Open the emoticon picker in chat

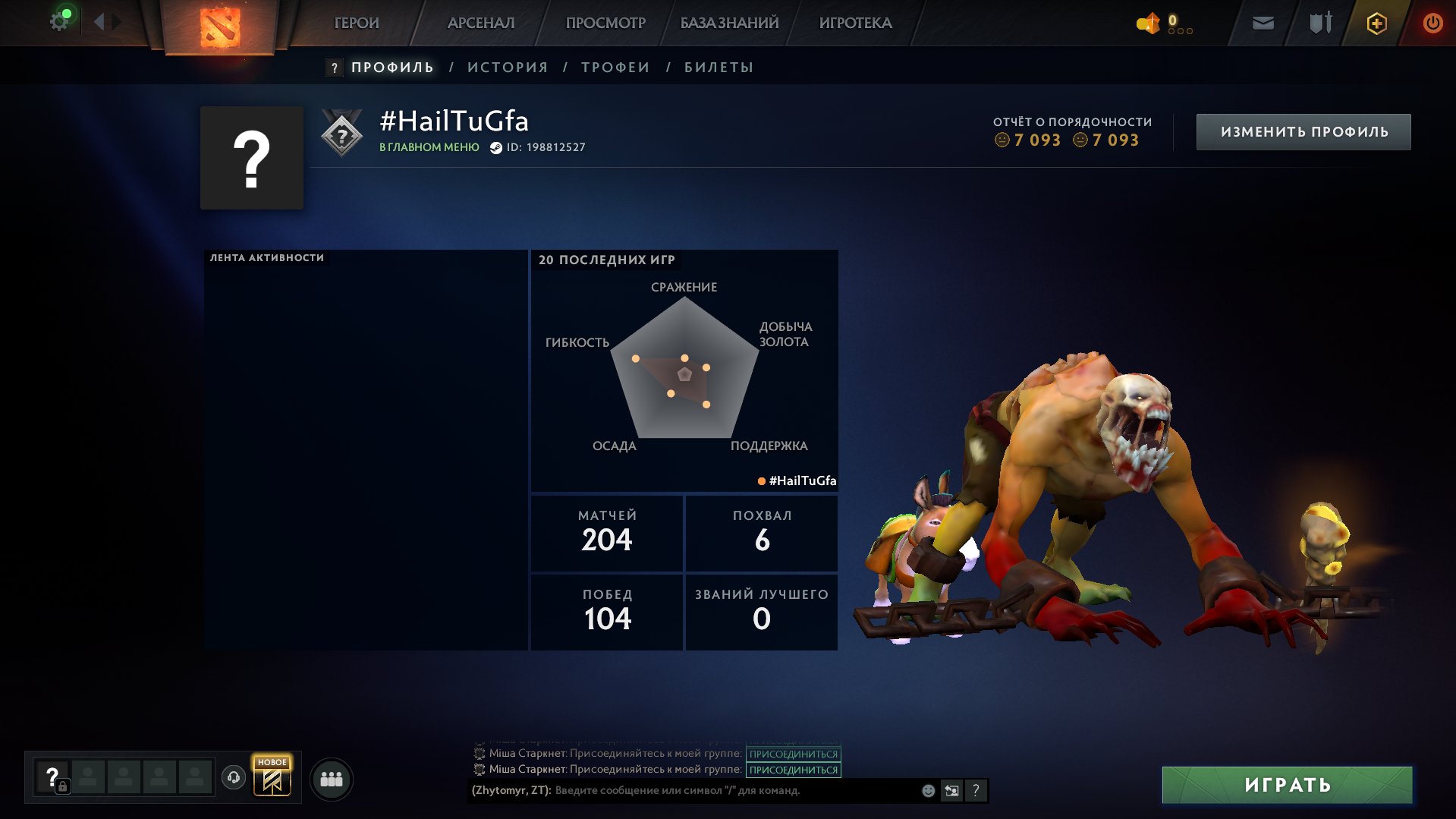[927, 791]
